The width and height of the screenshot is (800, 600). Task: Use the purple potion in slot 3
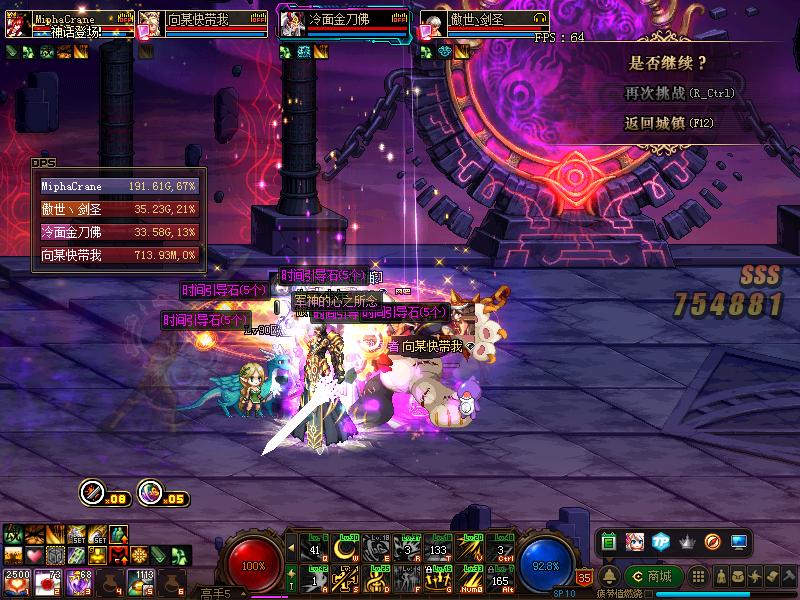[x=79, y=581]
